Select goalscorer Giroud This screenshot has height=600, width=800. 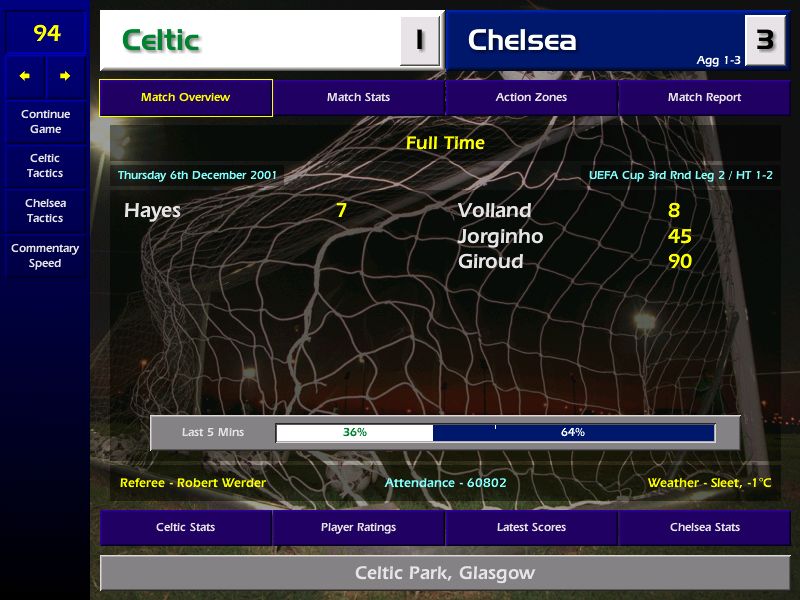coord(490,262)
